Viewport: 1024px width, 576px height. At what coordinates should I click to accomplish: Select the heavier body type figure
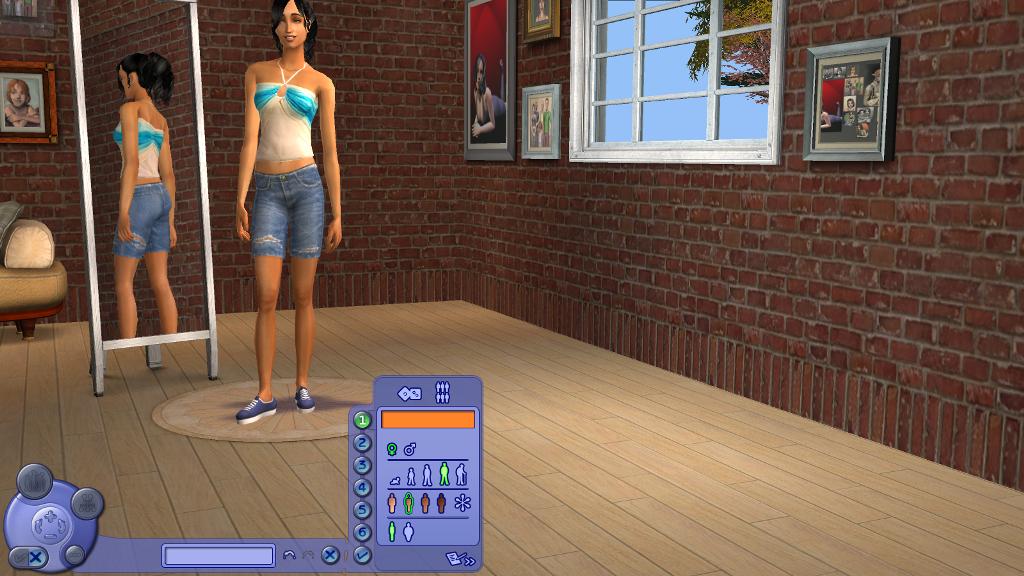409,531
